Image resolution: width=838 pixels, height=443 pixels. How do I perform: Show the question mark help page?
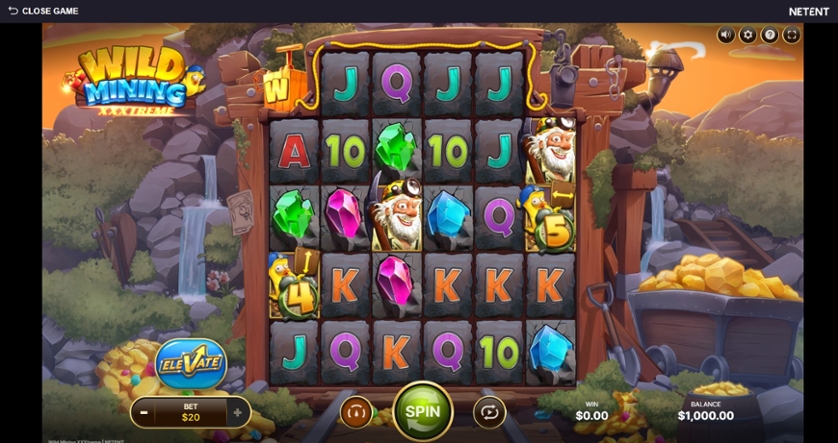pos(770,35)
